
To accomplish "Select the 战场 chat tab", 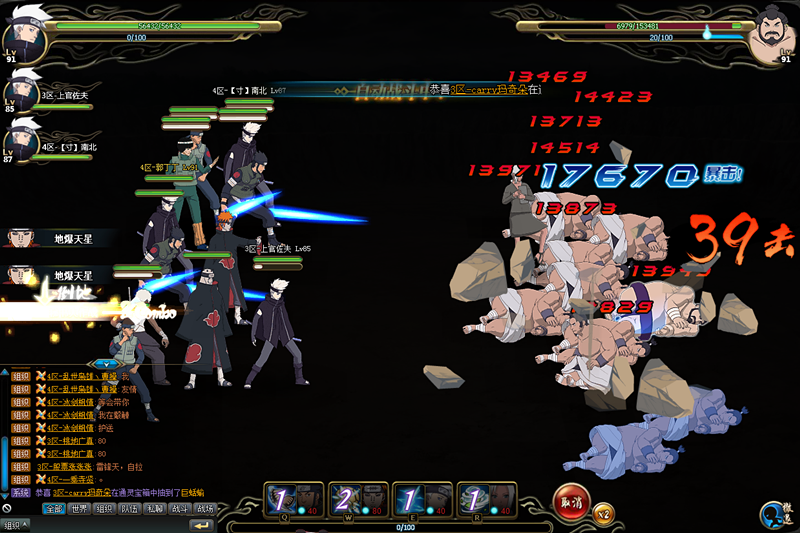I will coord(205,509).
